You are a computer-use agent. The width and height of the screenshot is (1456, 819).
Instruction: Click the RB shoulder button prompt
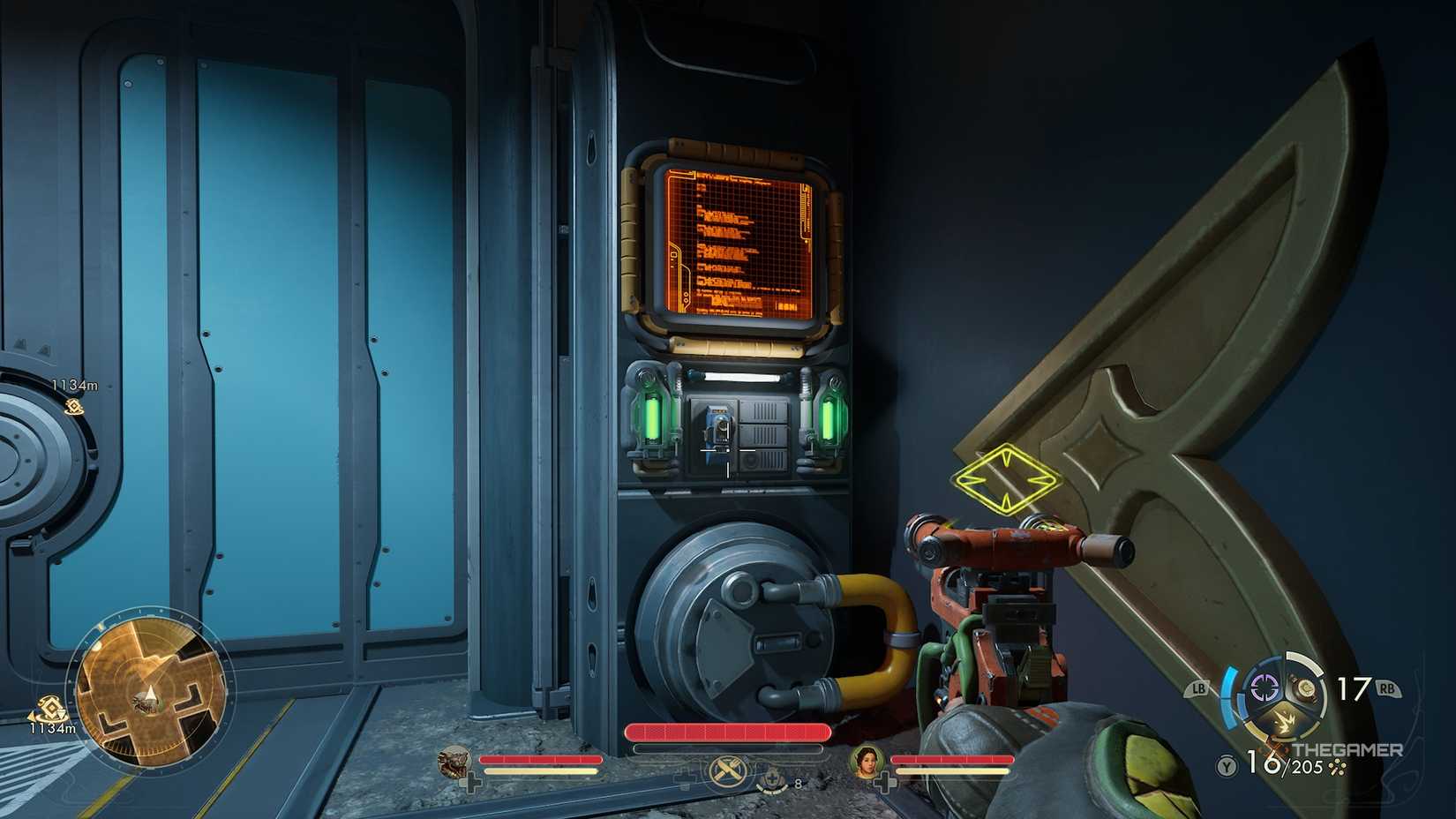pos(1387,688)
